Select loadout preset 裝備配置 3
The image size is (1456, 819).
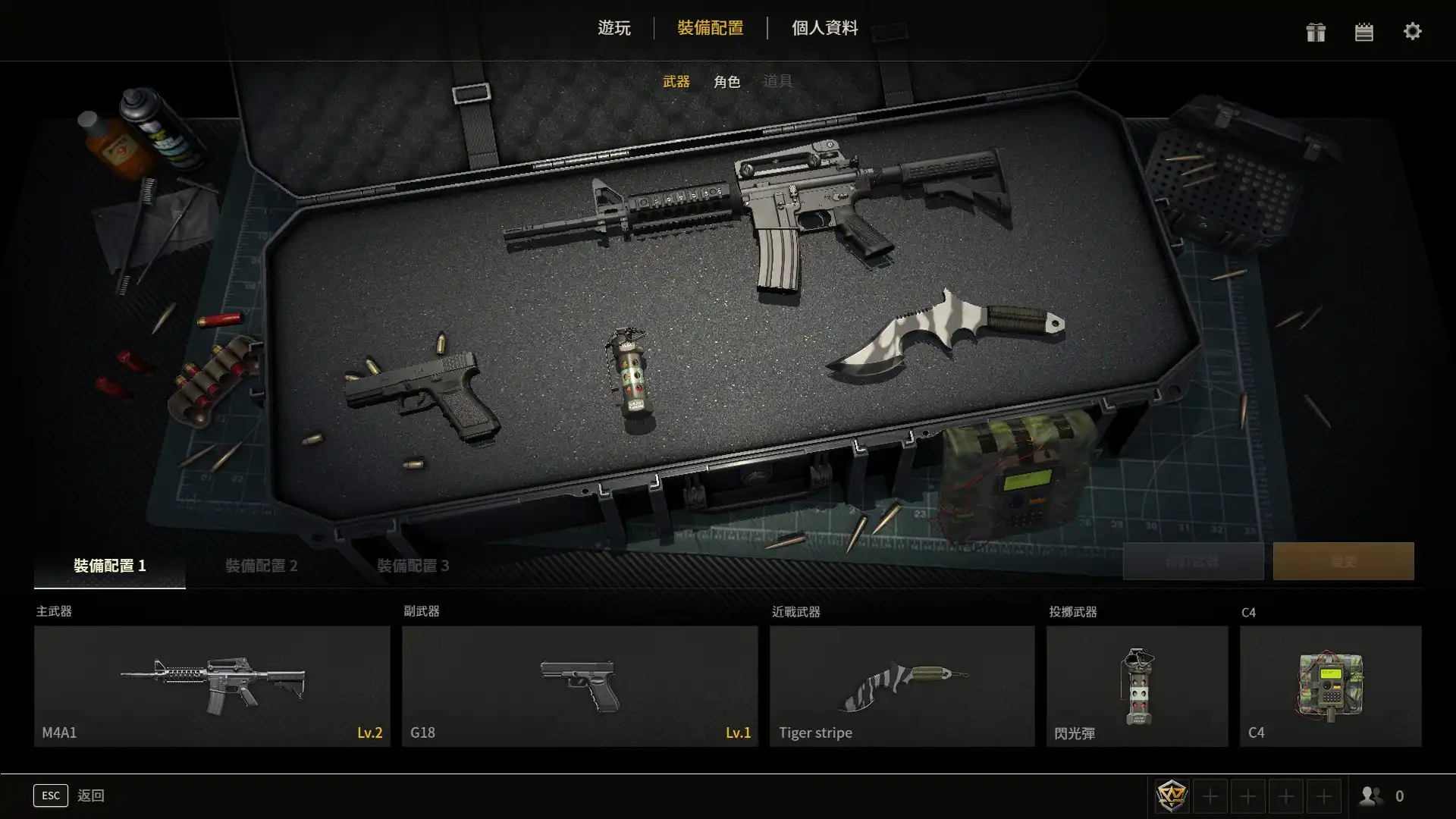coord(413,566)
